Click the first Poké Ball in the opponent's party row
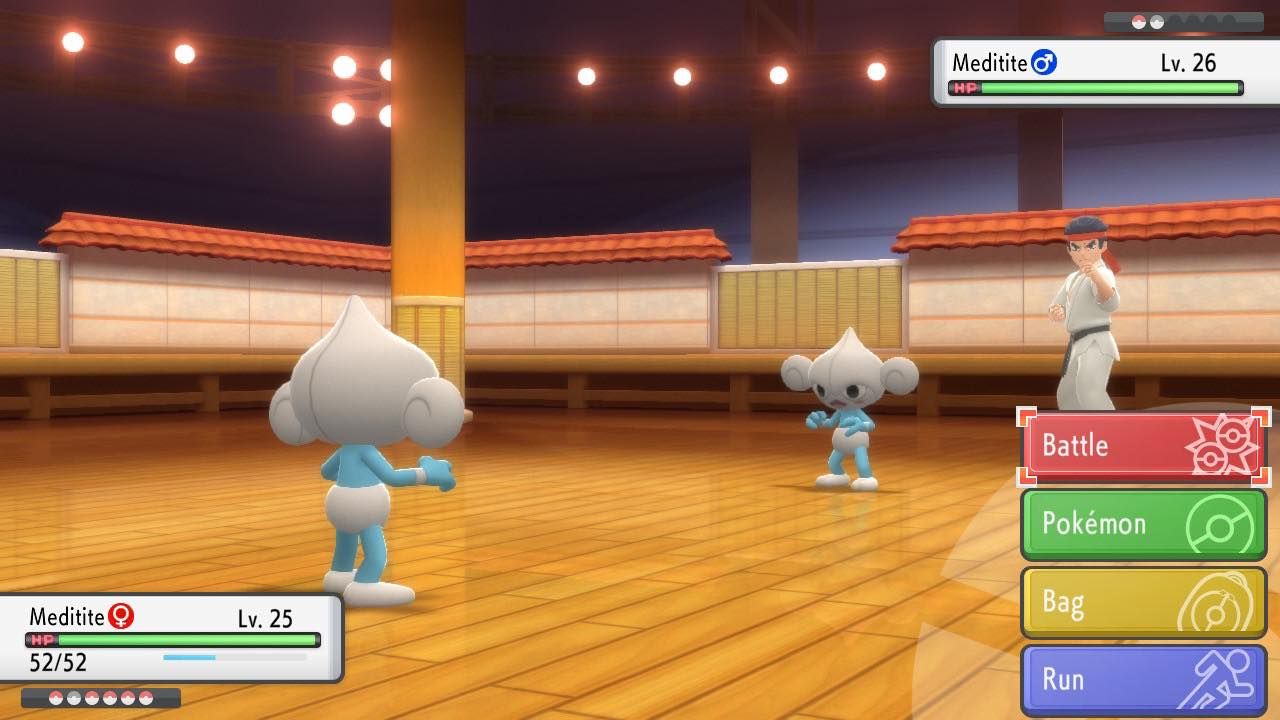Image resolution: width=1280 pixels, height=720 pixels. 1138,20
